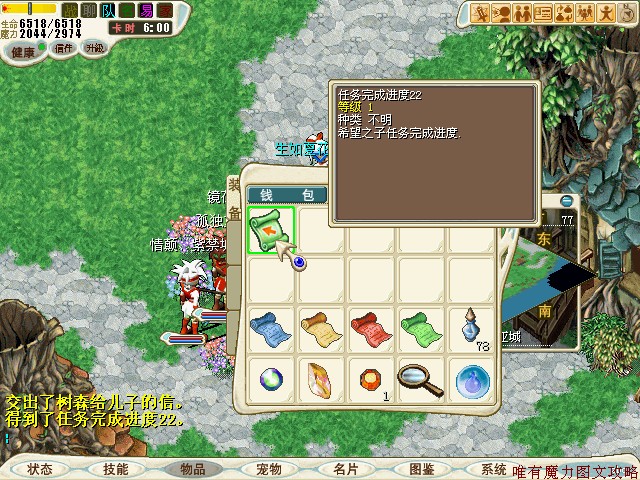This screenshot has width=640, height=480.
Task: Select the orange gem item
Action: 370,379
